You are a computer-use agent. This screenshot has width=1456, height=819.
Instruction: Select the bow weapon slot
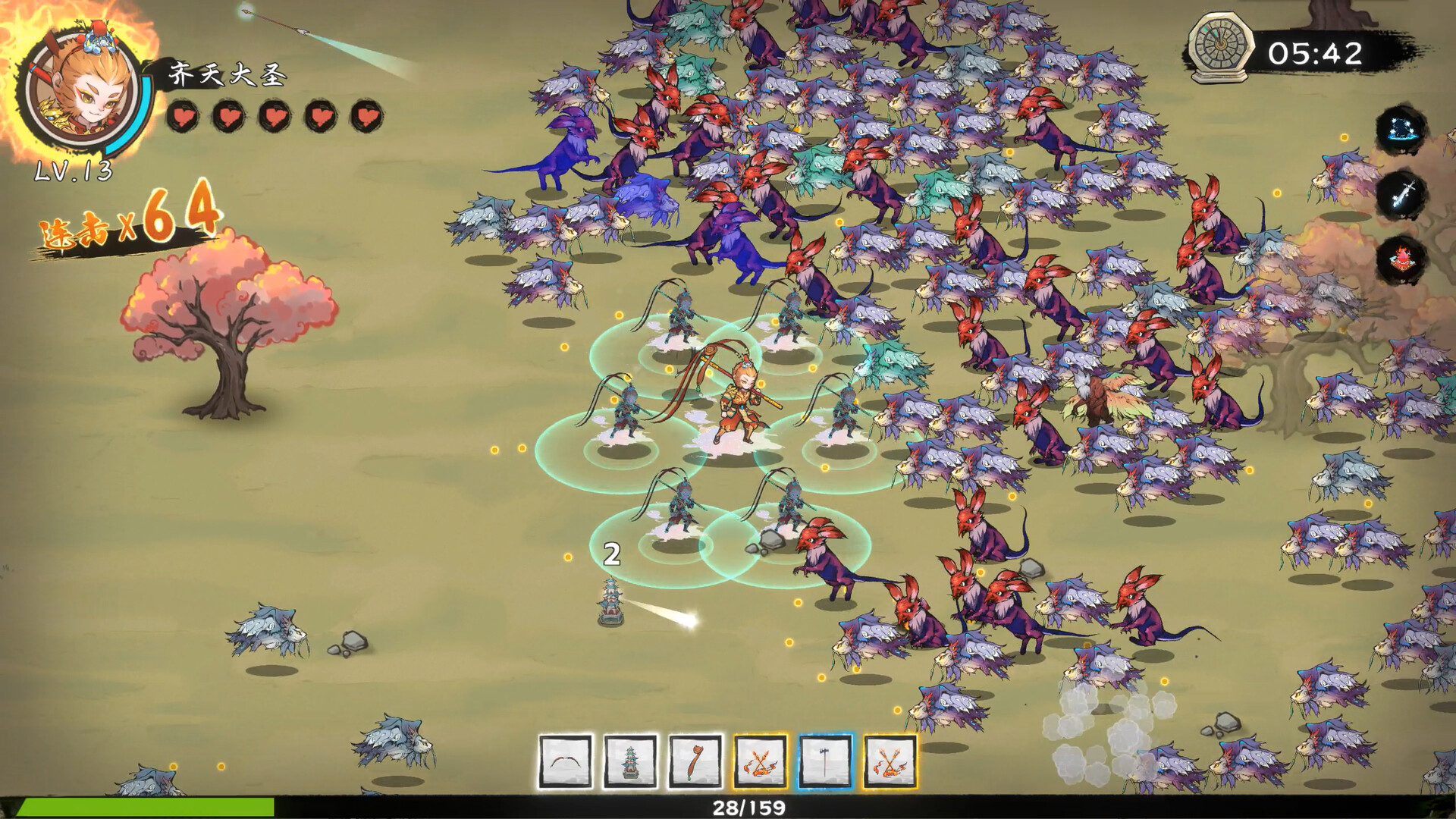coord(565,761)
